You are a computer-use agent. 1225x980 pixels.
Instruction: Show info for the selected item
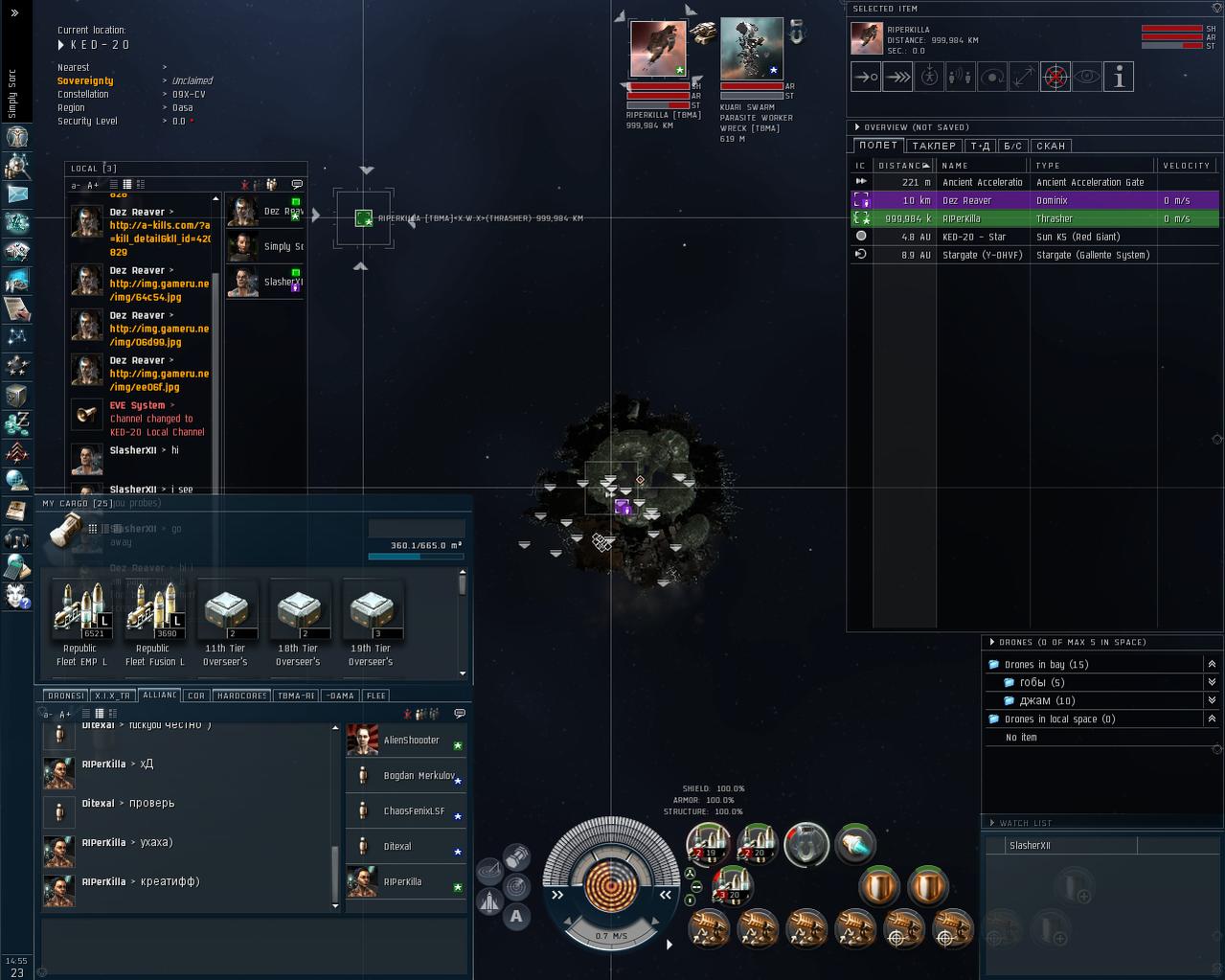[x=1118, y=77]
